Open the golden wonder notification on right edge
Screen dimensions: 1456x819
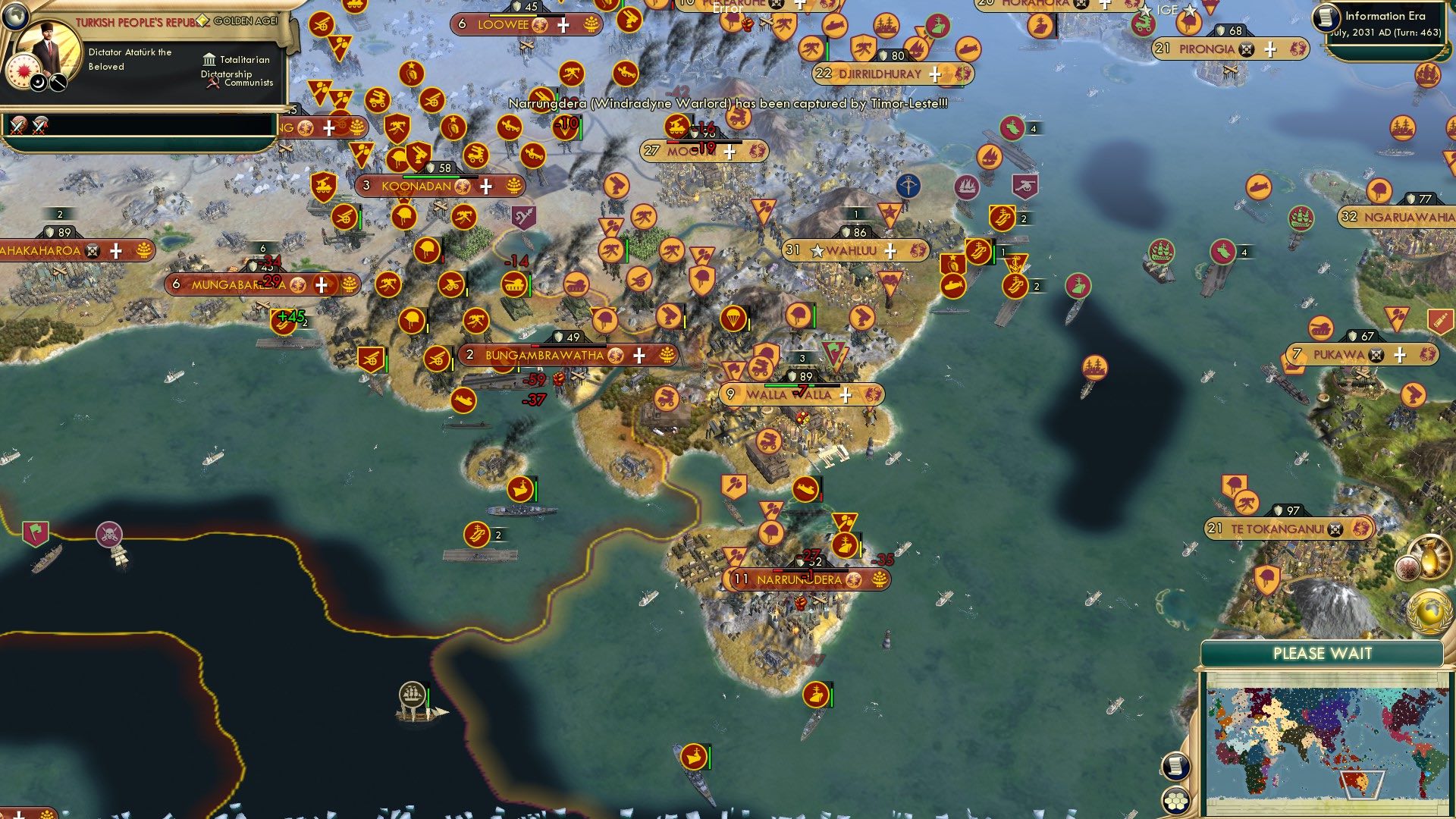pos(1430,557)
